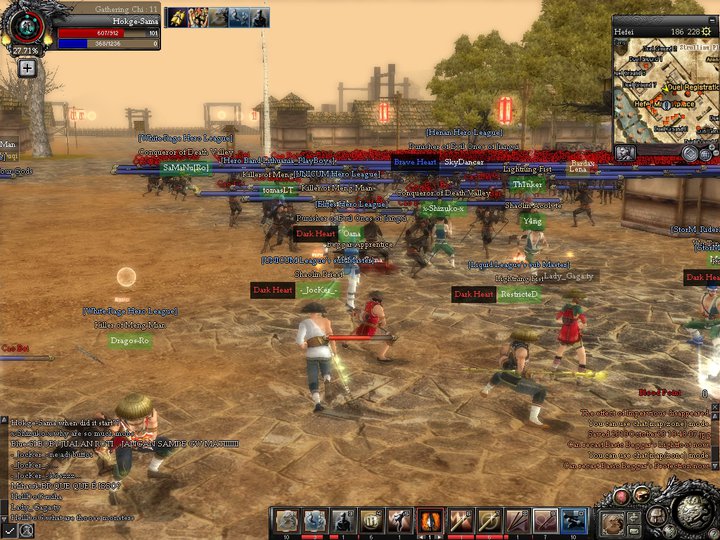Click the plus button under the character portrait

(x=27, y=68)
